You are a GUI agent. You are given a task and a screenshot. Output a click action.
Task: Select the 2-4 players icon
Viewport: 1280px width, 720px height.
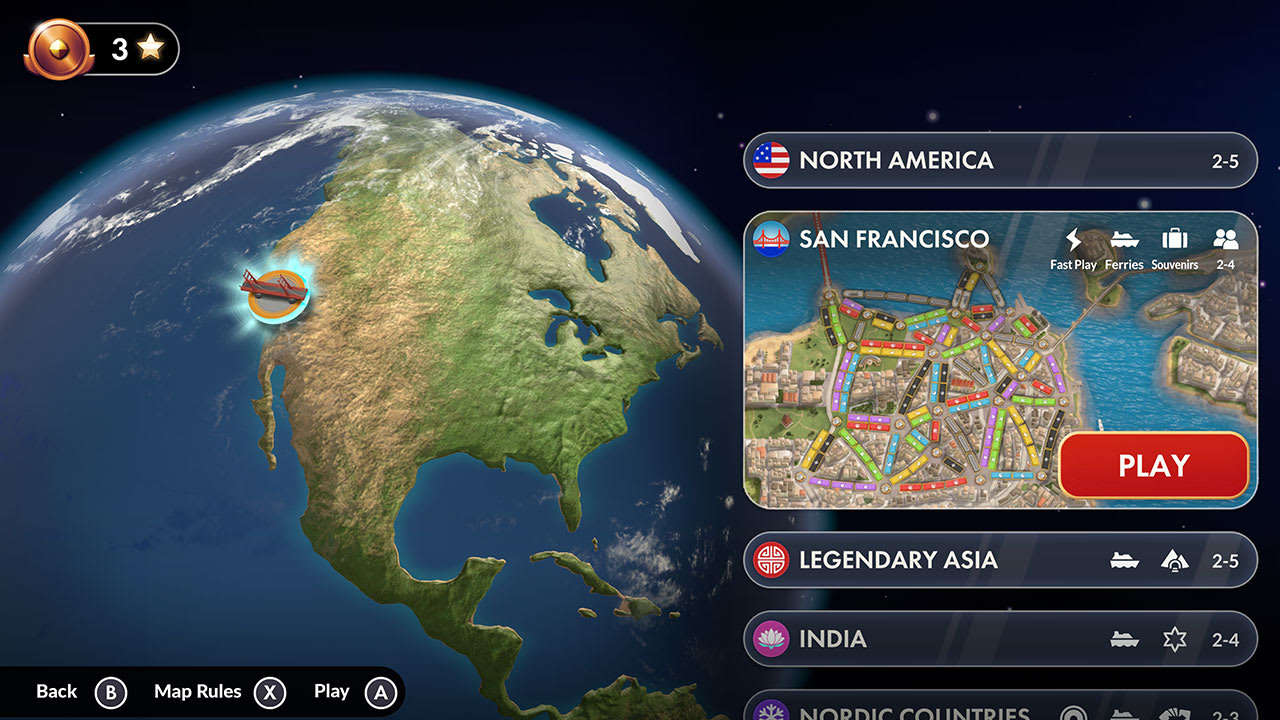point(1226,239)
